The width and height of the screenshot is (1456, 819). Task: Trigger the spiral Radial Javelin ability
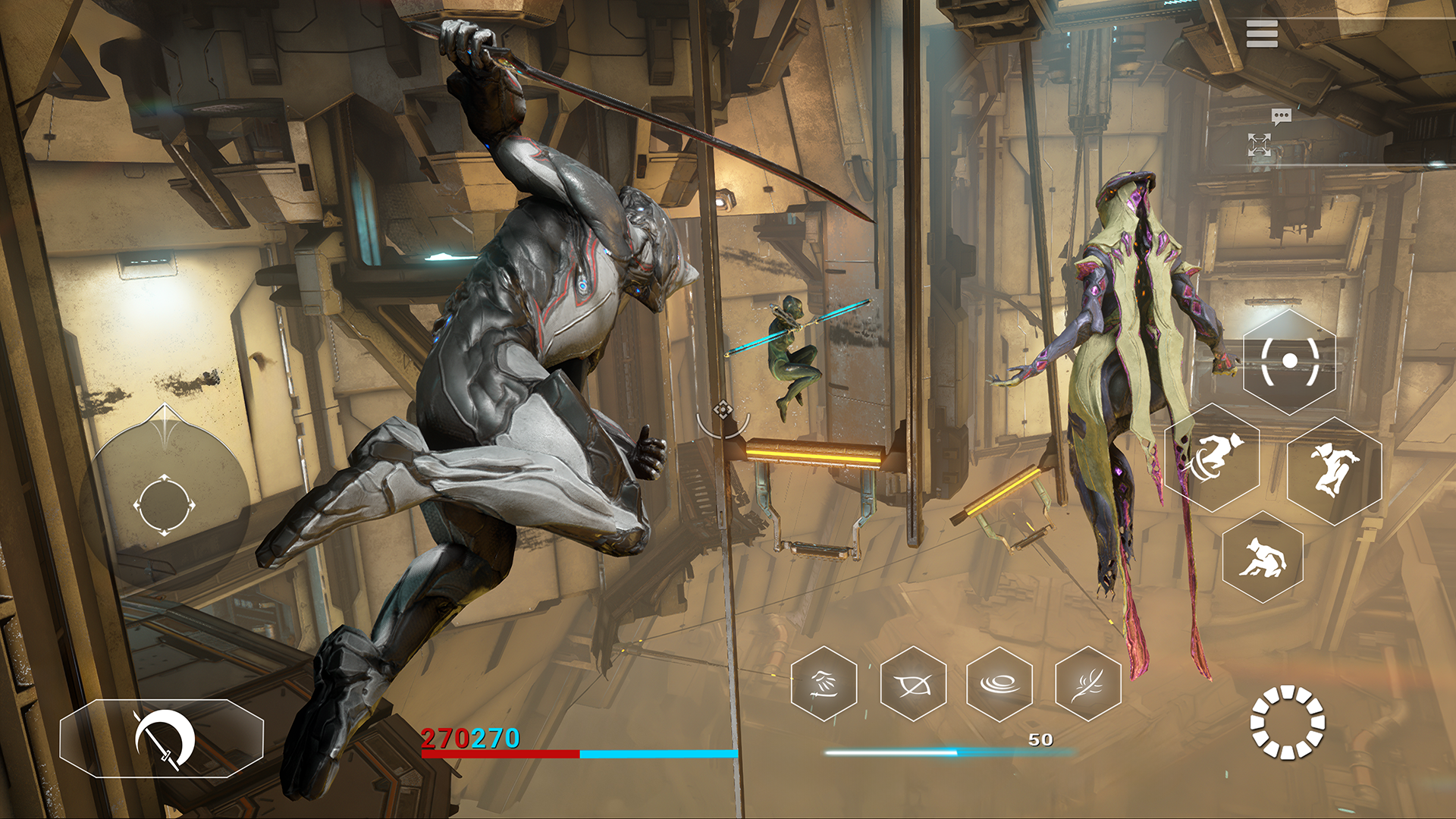pos(1001,682)
